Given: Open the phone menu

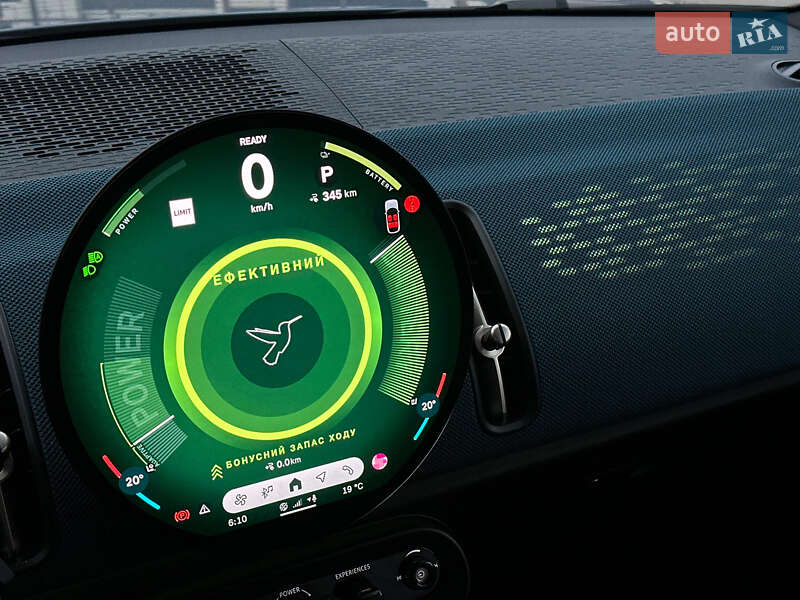Looking at the screenshot, I should click(x=348, y=469).
